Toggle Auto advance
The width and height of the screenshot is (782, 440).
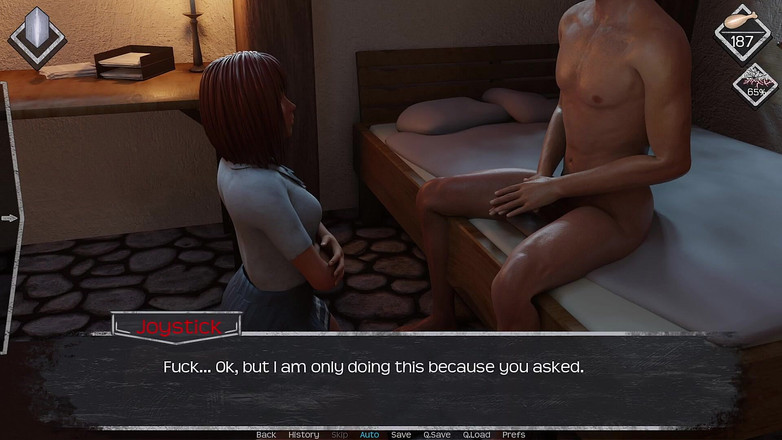tap(369, 435)
